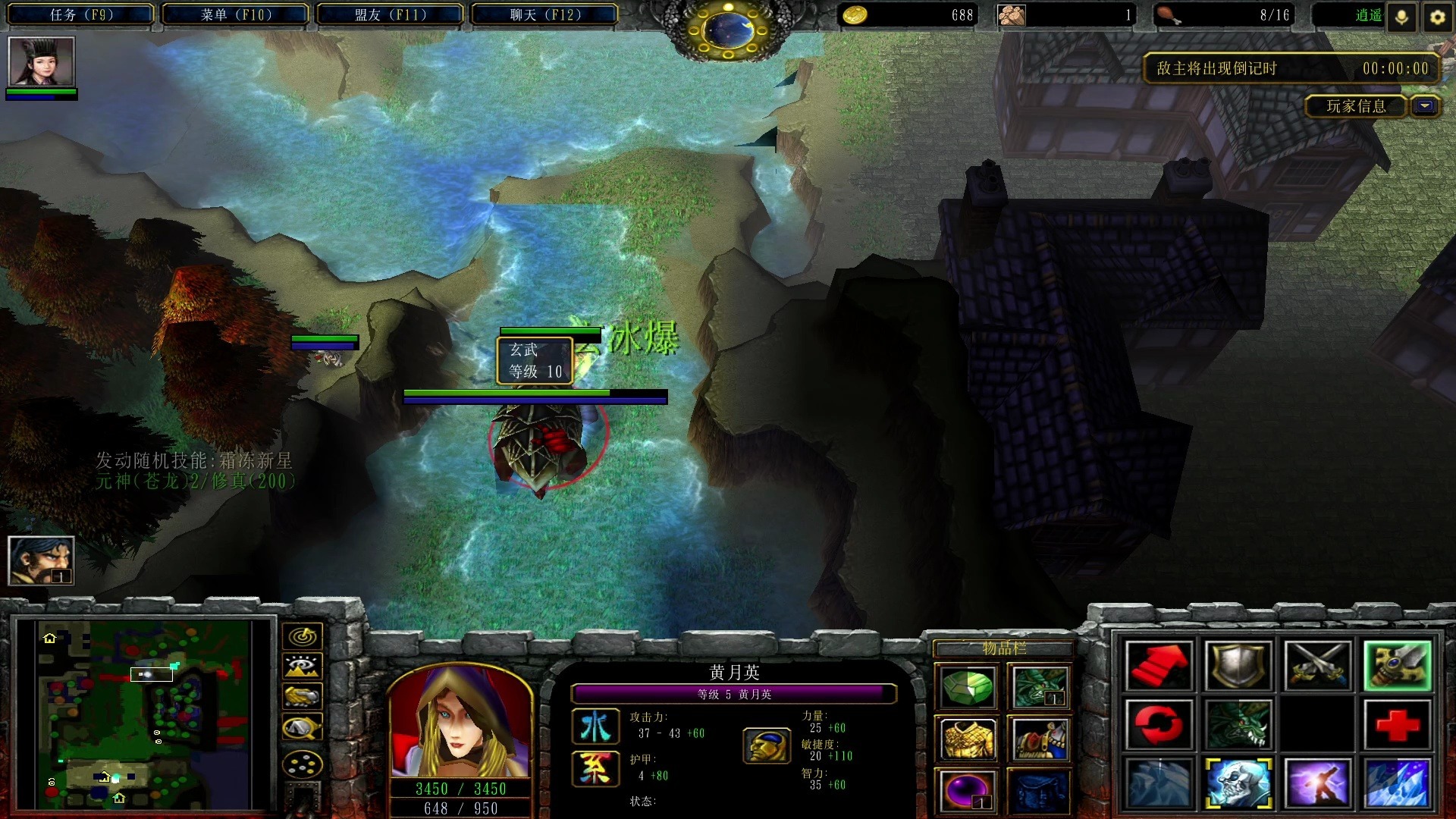Expand the 玩家信息 dropdown arrow
The height and width of the screenshot is (819, 1456).
coord(1426,106)
